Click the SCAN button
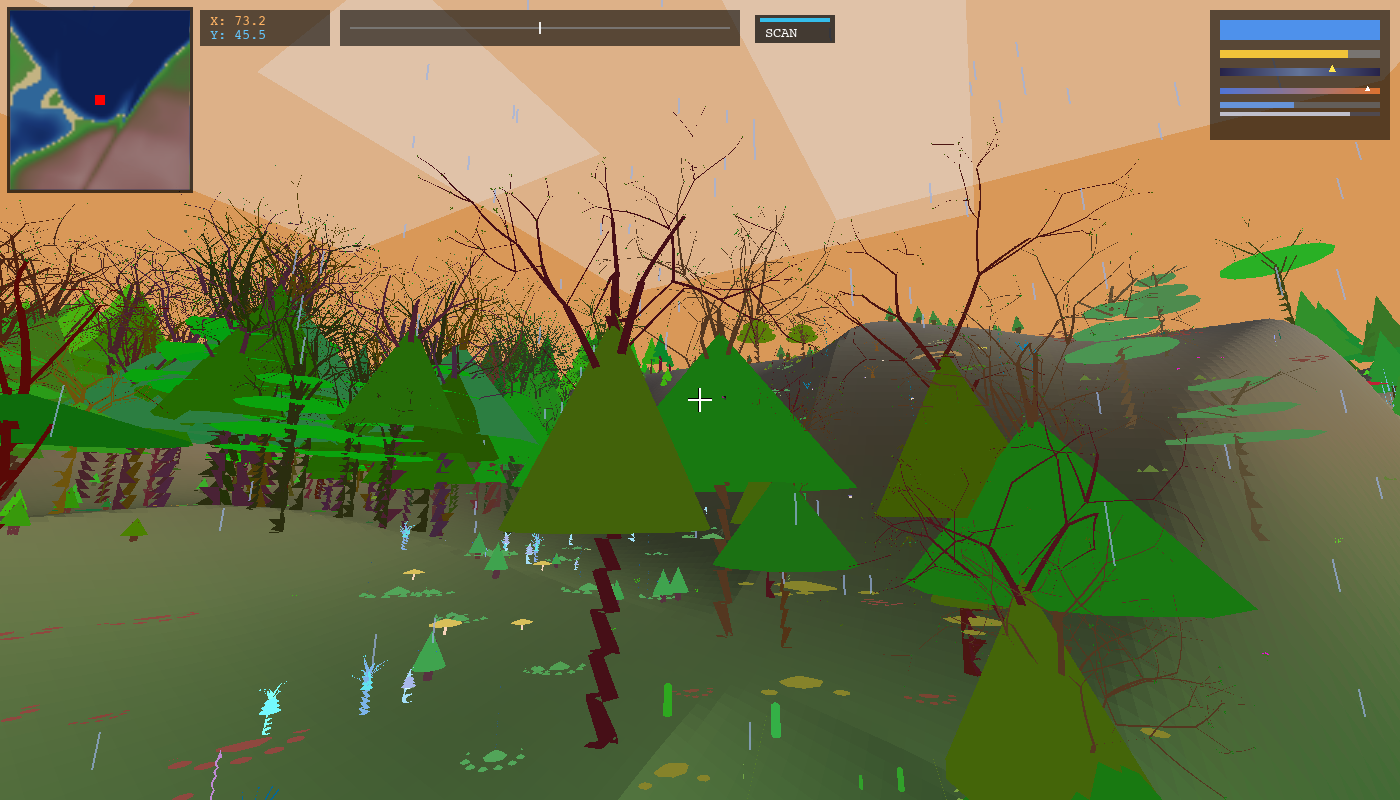Viewport: 1400px width, 800px height. (x=794, y=29)
